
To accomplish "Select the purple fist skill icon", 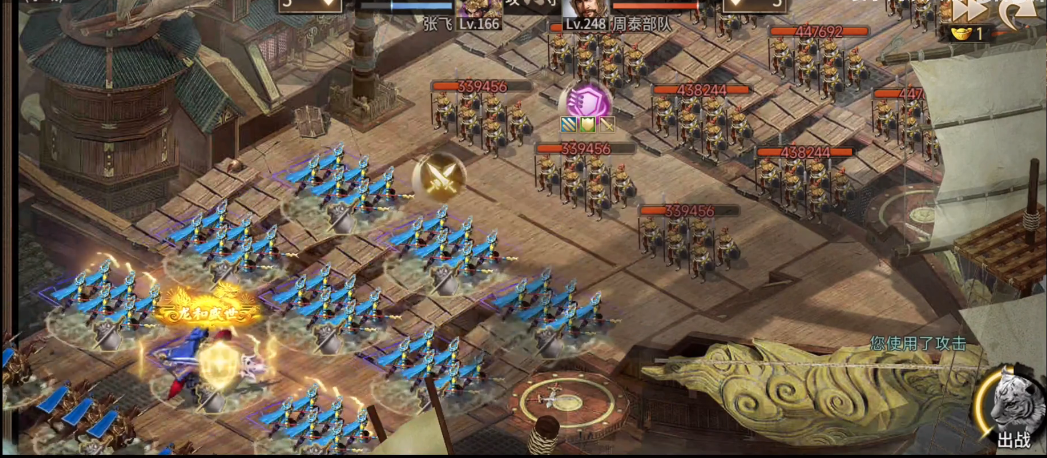I will (585, 101).
